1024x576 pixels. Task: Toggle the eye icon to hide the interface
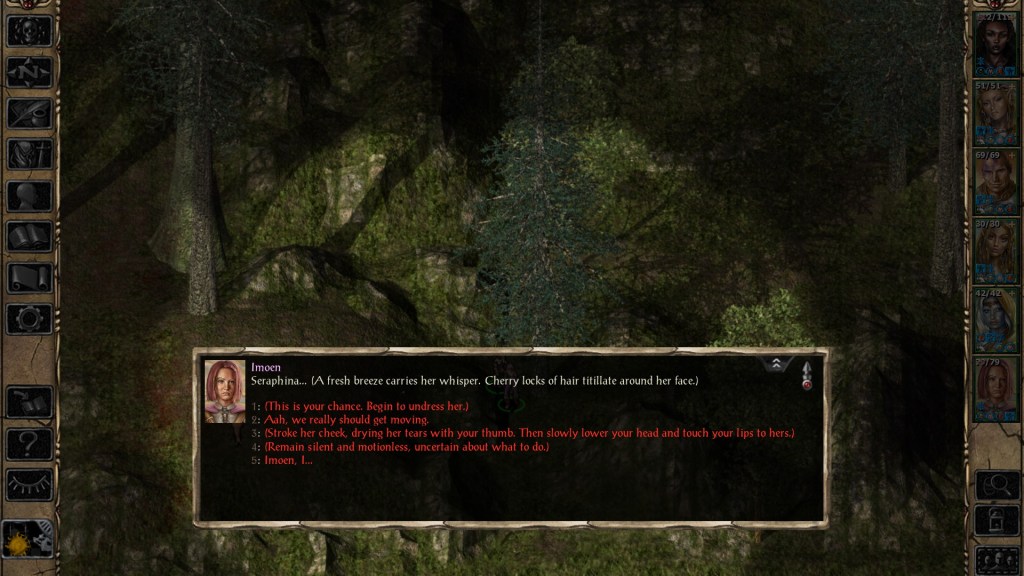pos(29,484)
